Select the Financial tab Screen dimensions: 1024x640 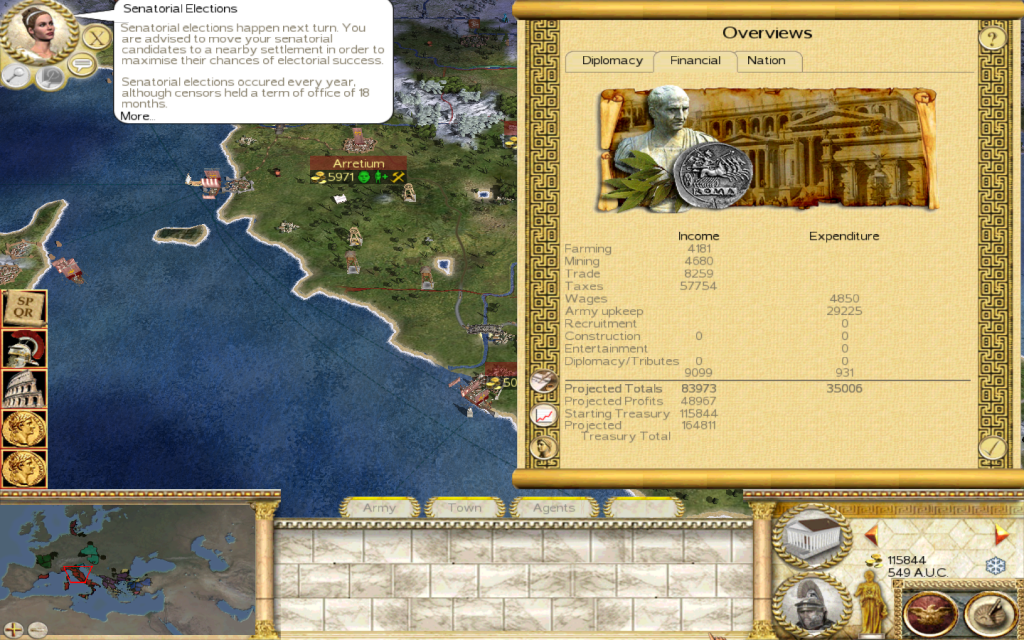coord(695,61)
